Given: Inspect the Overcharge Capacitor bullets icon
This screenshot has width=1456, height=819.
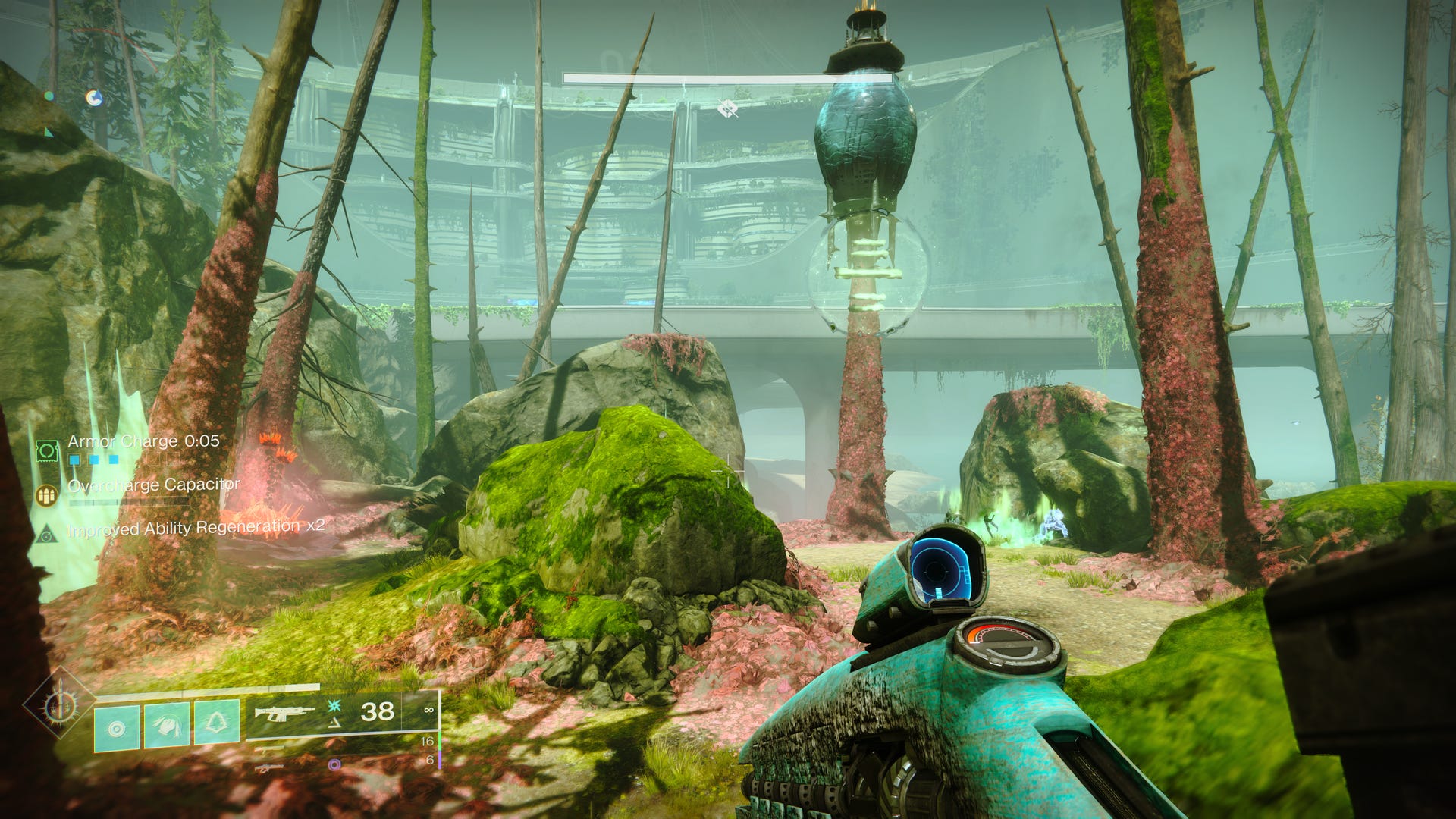Looking at the screenshot, I should pyautogui.click(x=47, y=496).
